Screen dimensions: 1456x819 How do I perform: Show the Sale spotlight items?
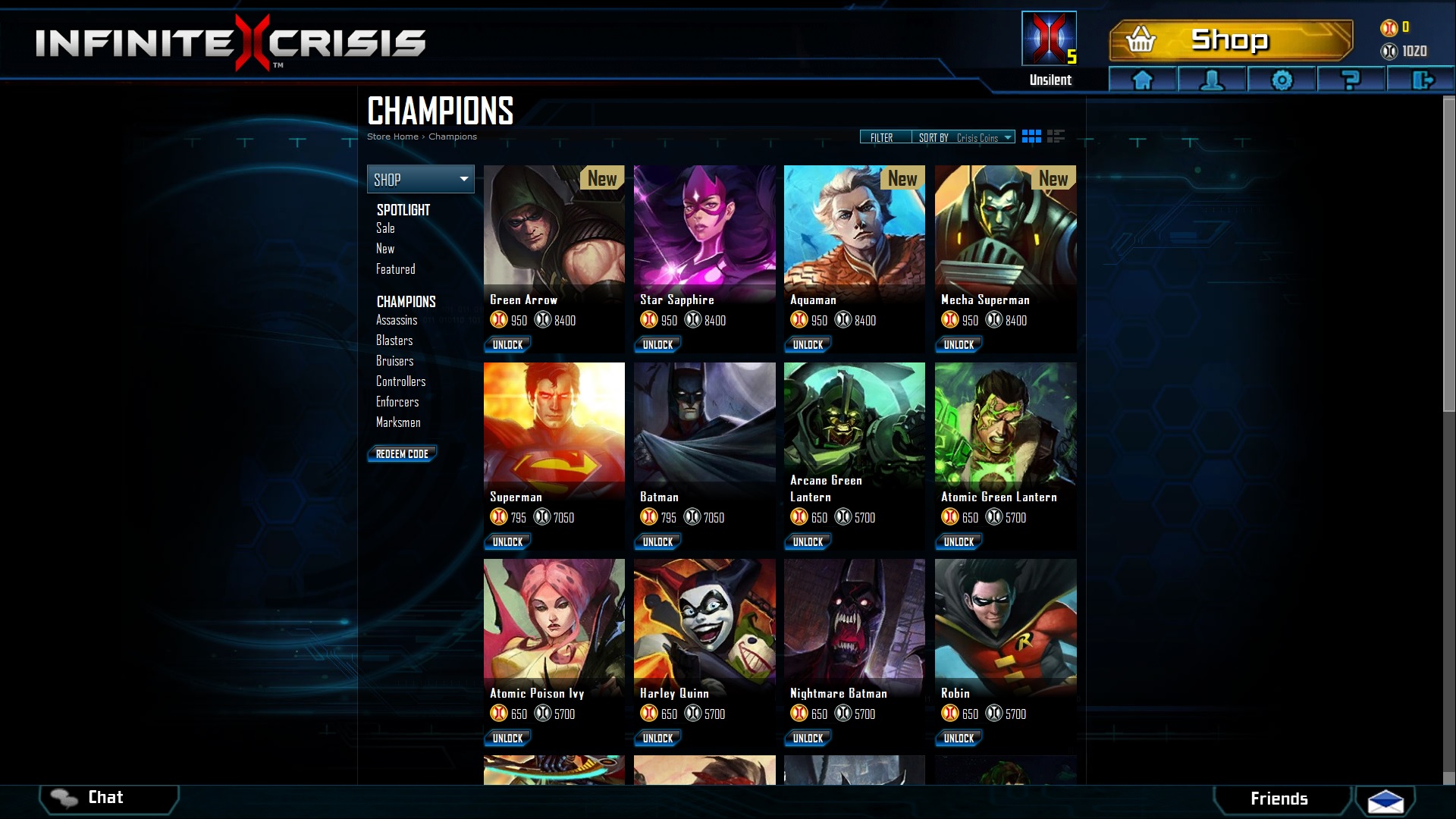(385, 228)
